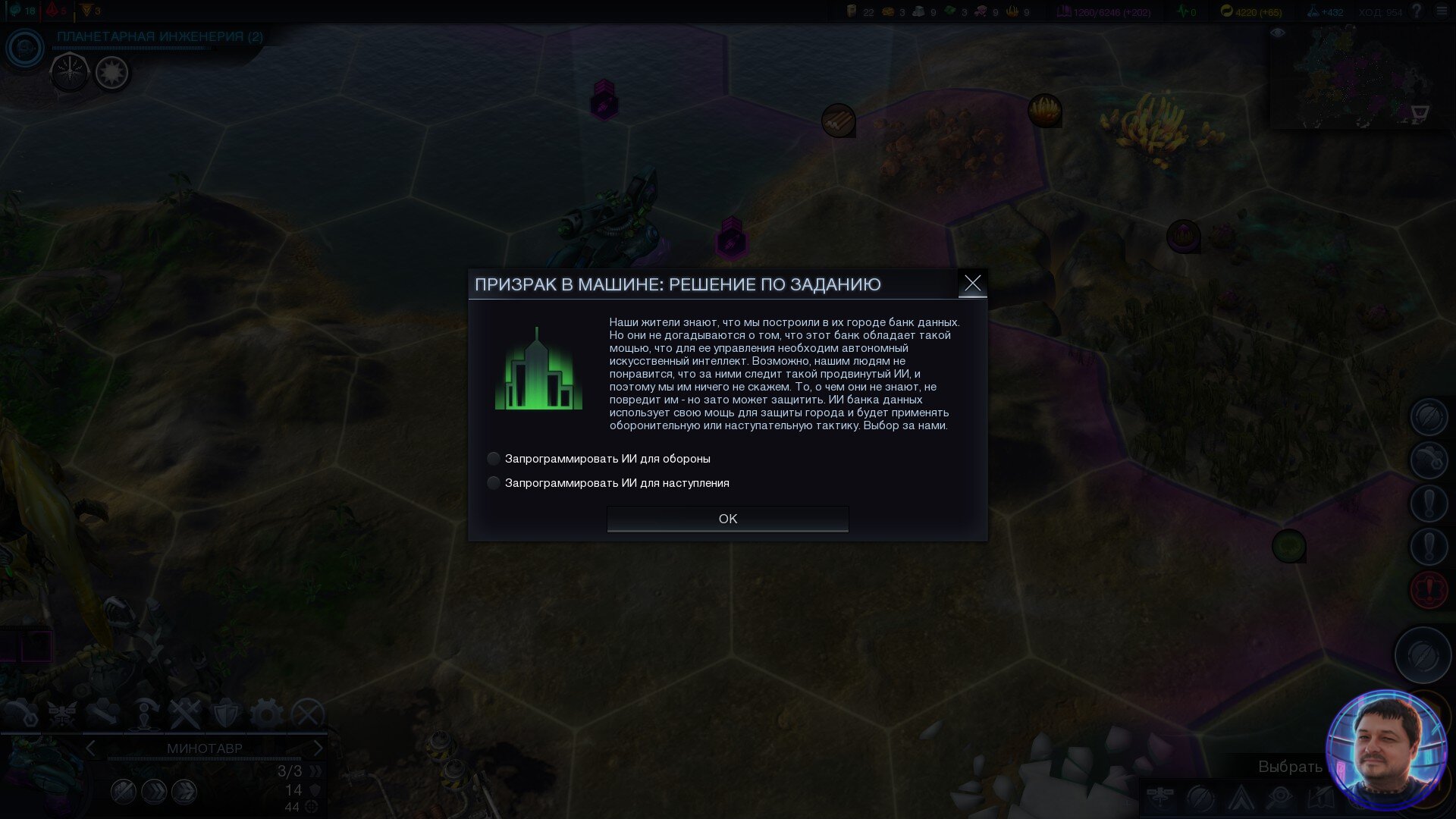Confirm the decision with OK
The height and width of the screenshot is (819, 1456).
click(727, 519)
